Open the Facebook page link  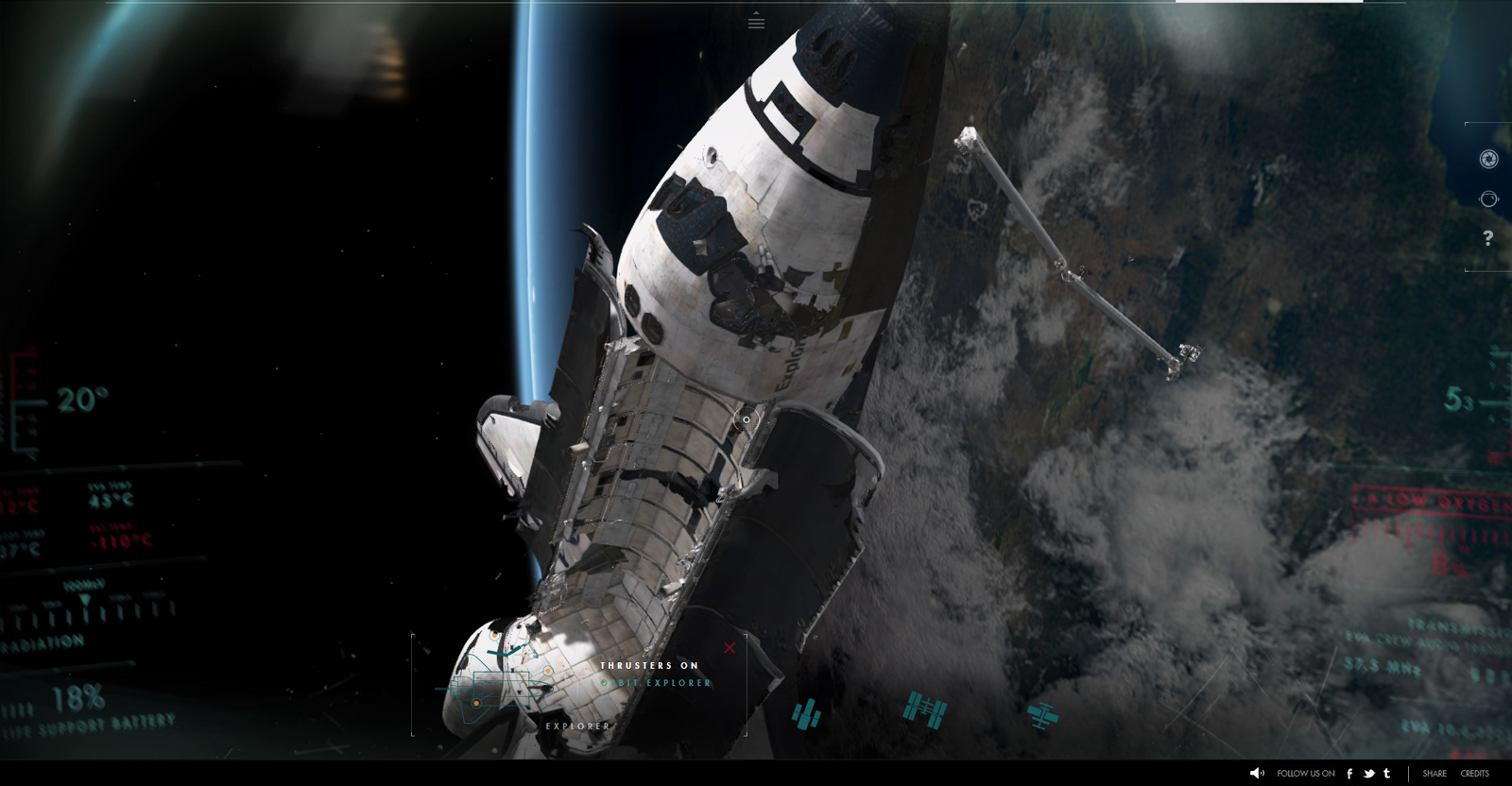click(x=1349, y=774)
